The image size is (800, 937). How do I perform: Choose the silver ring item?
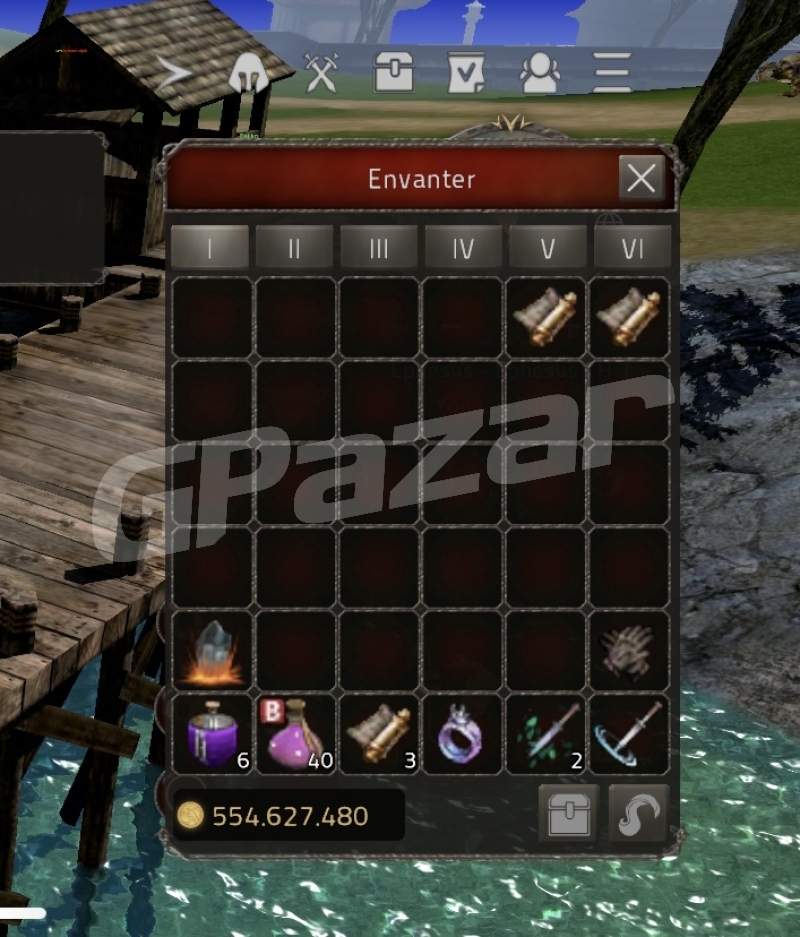(x=463, y=735)
